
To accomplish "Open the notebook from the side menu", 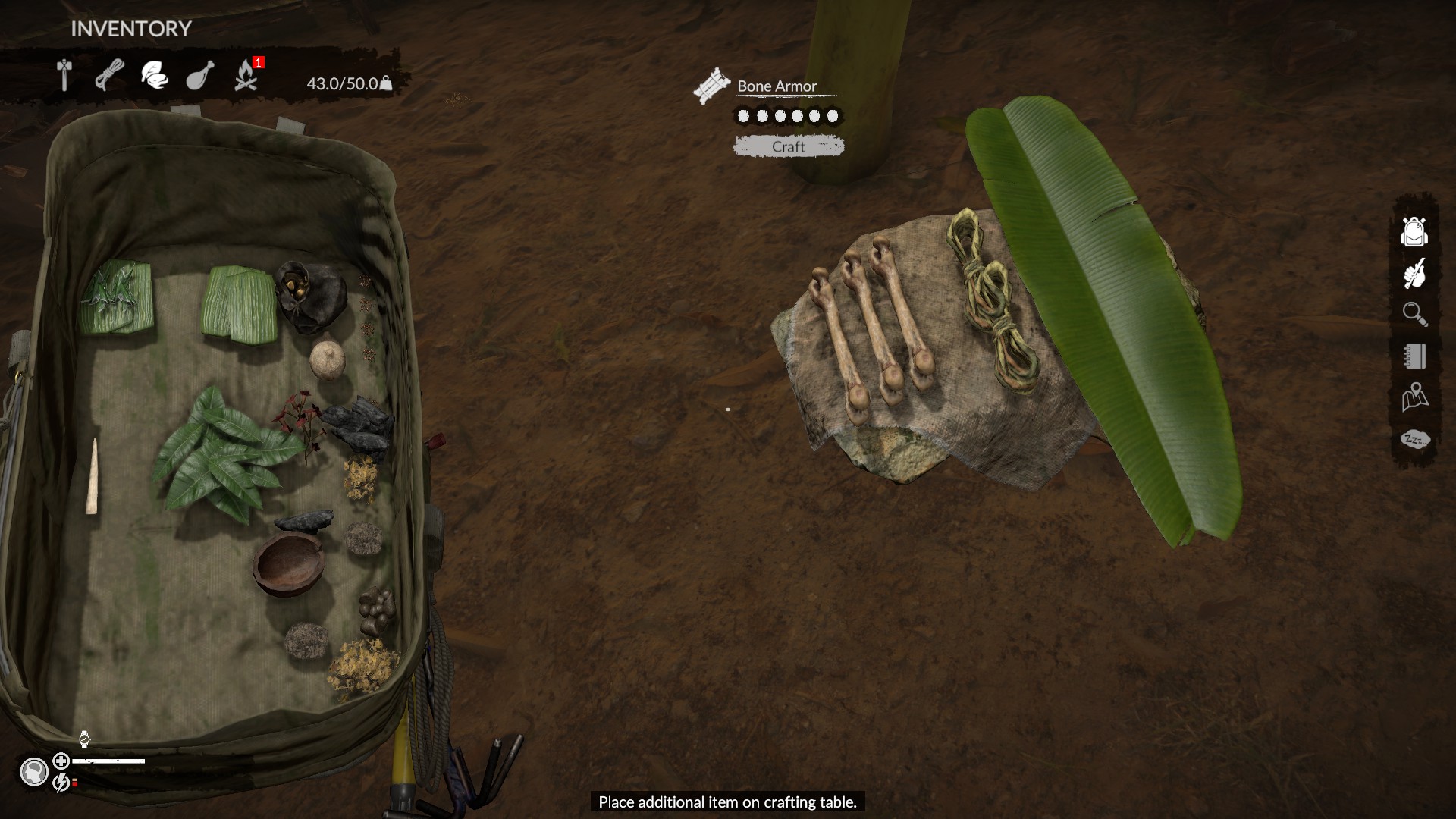I will [x=1414, y=356].
